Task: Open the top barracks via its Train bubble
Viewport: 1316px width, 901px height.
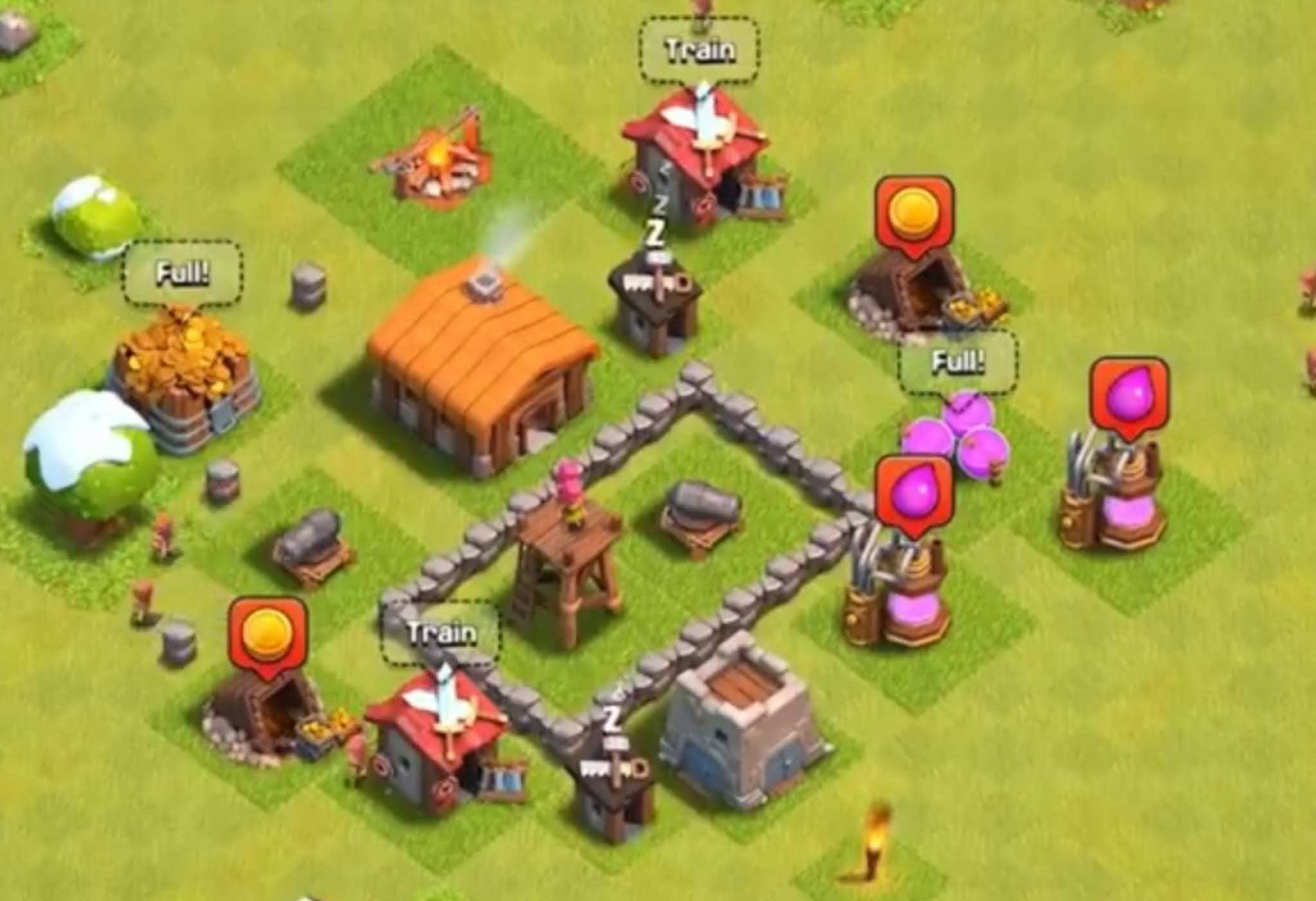Action: point(699,48)
